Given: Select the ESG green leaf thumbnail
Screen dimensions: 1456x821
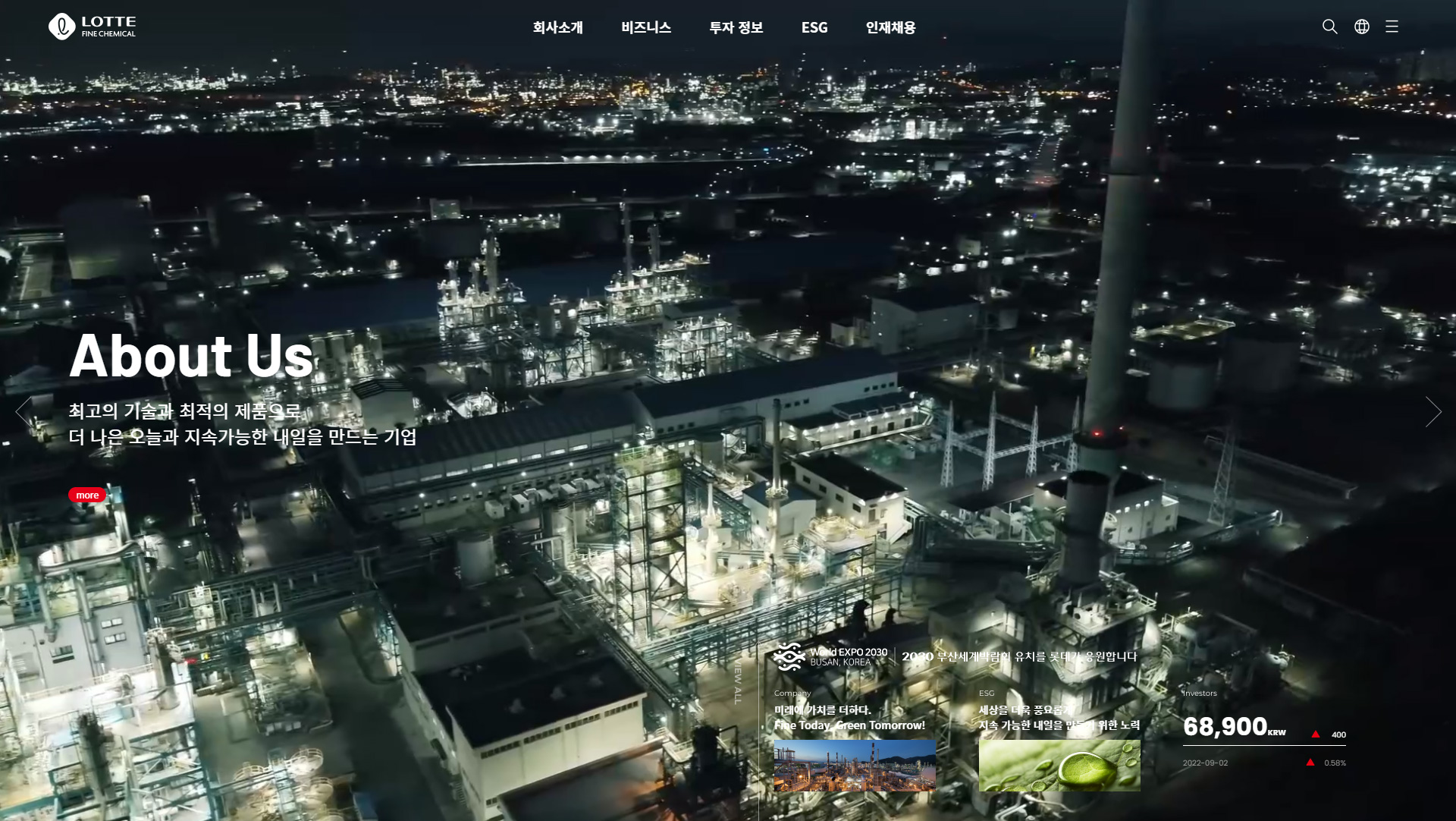Looking at the screenshot, I should 1059,766.
